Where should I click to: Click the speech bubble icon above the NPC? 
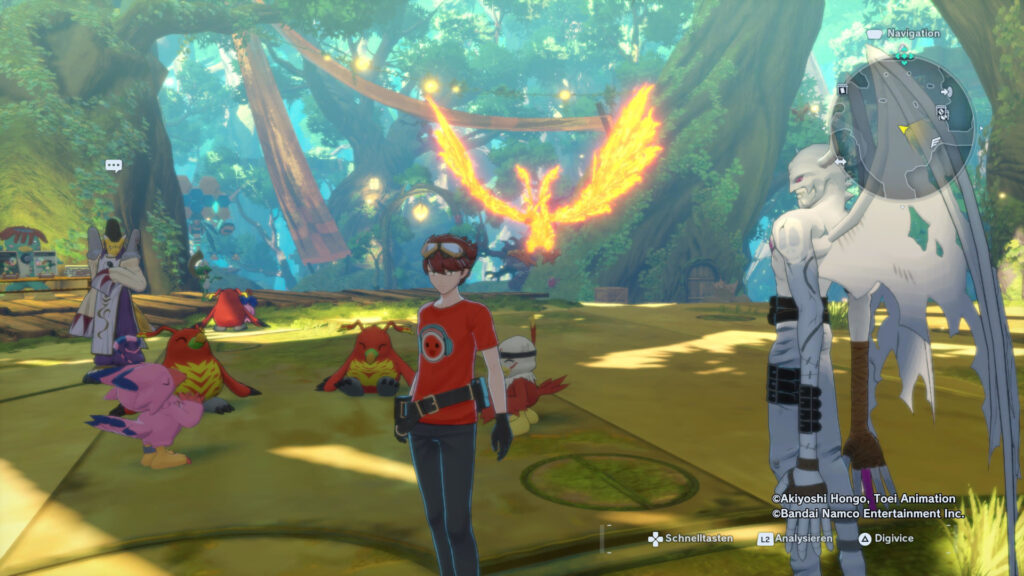(x=113, y=165)
